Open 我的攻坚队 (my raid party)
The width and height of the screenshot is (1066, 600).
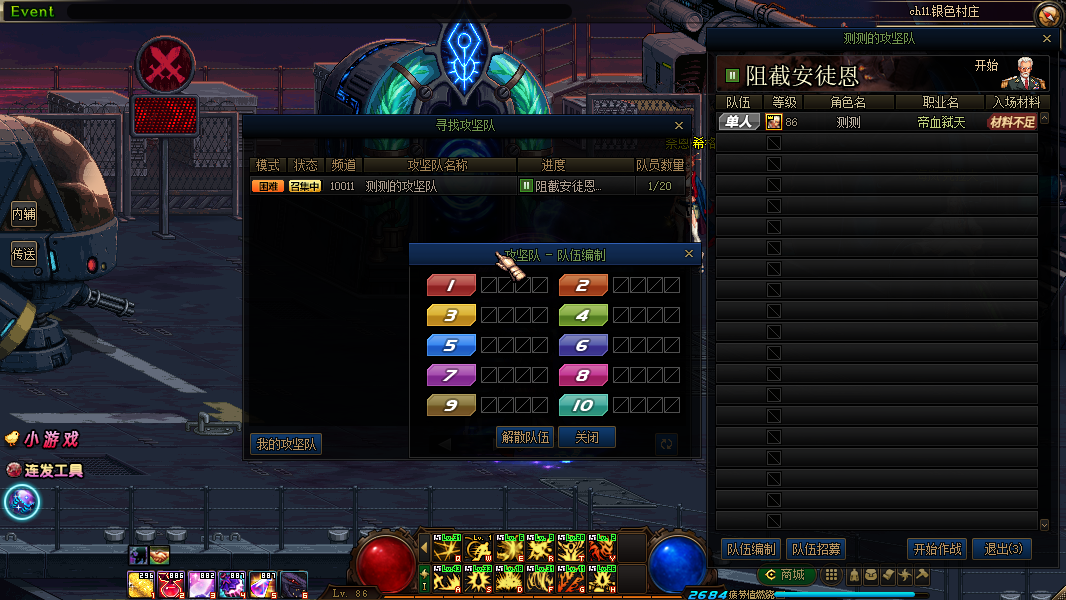[286, 444]
